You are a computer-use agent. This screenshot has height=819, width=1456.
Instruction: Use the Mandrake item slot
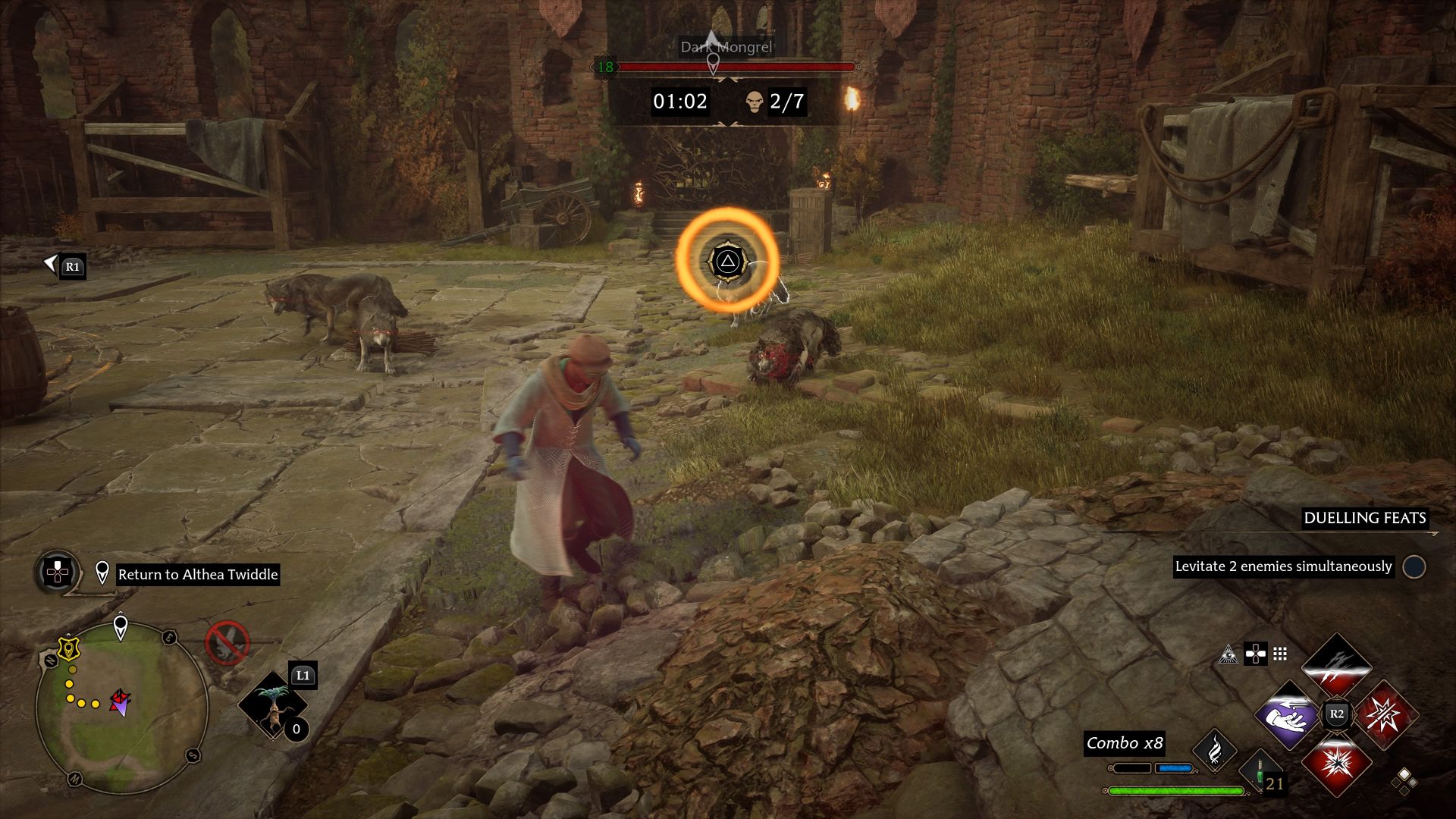click(273, 705)
